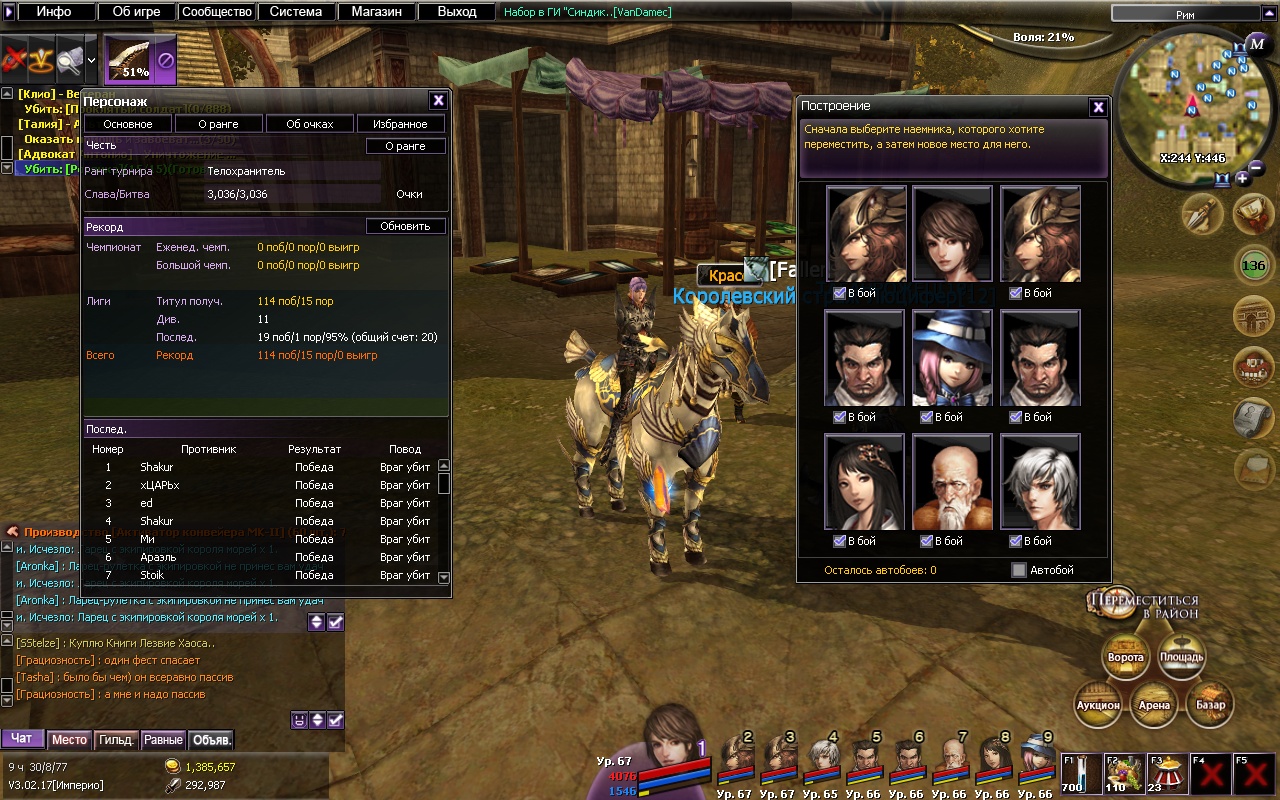Image resolution: width=1280 pixels, height=800 pixels.
Task: Switch to the Гильд. chat tab
Action: [116, 740]
